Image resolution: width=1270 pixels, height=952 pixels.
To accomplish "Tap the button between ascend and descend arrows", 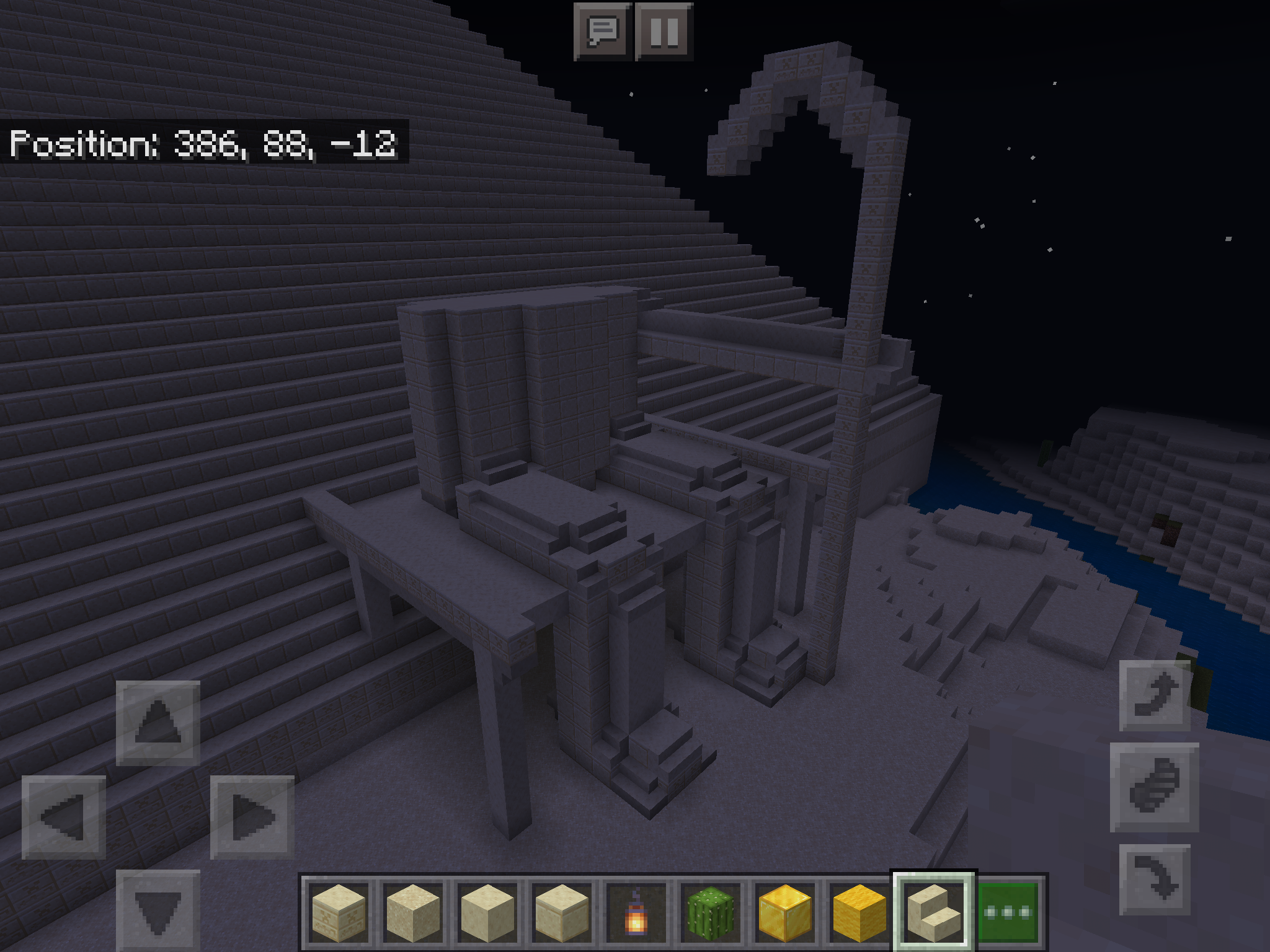I will click(1155, 787).
